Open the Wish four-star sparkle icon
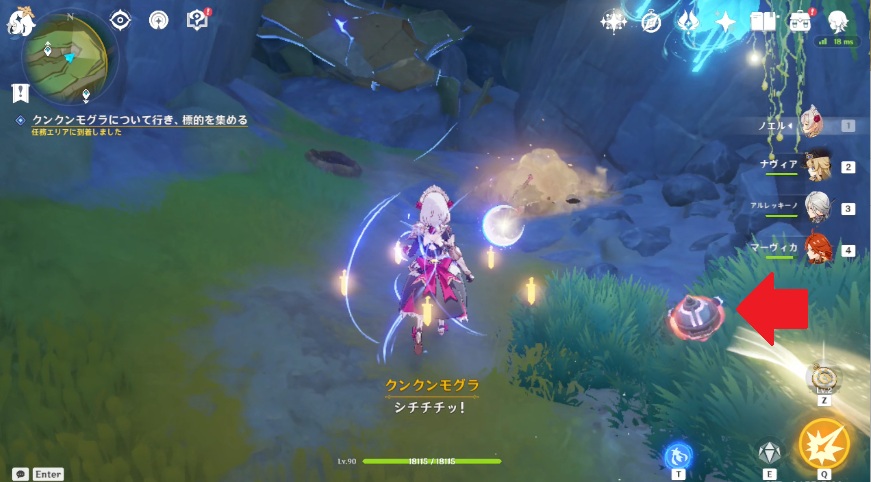 pyautogui.click(x=613, y=20)
